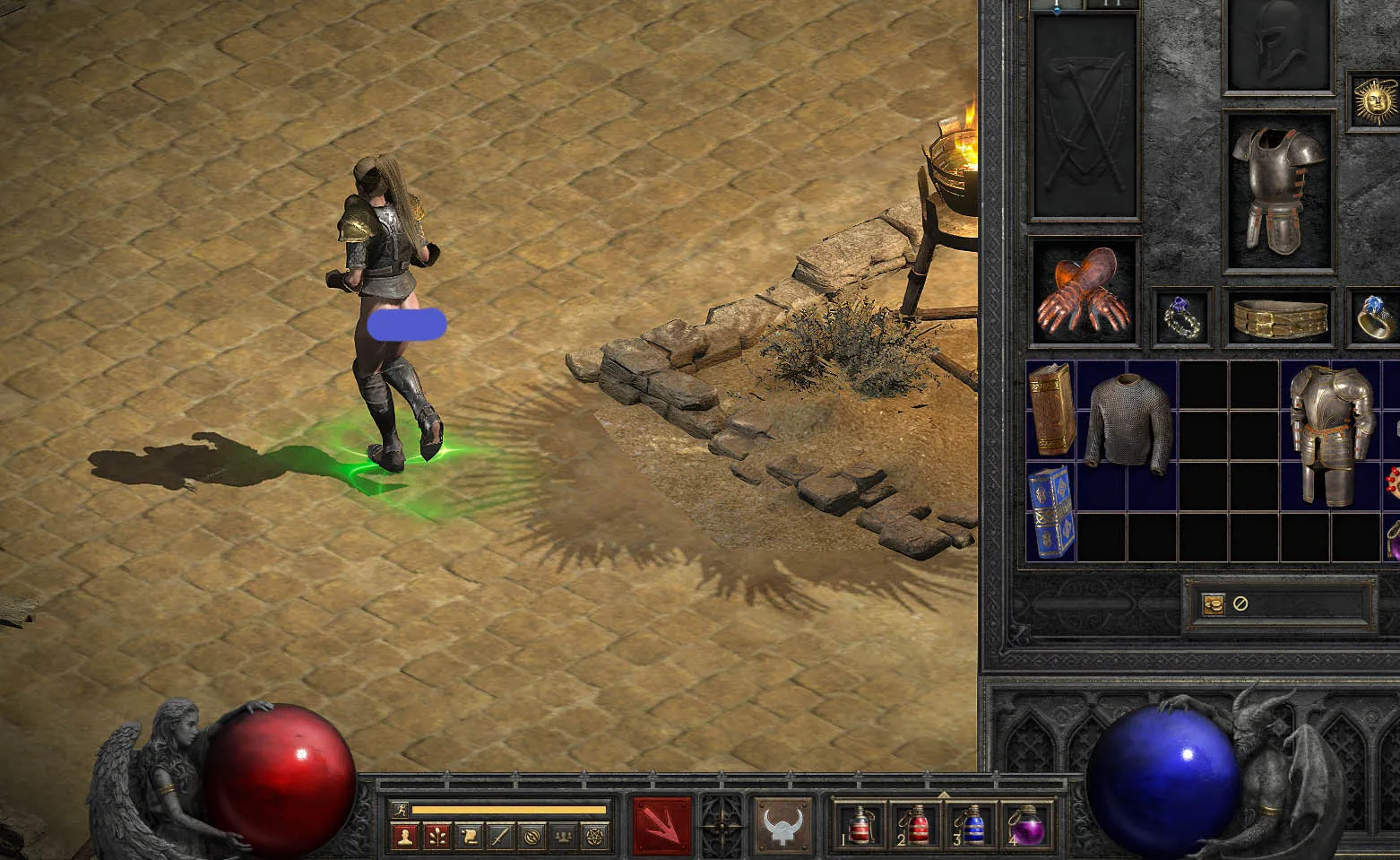Select the equipped leather gloves

1084,292
